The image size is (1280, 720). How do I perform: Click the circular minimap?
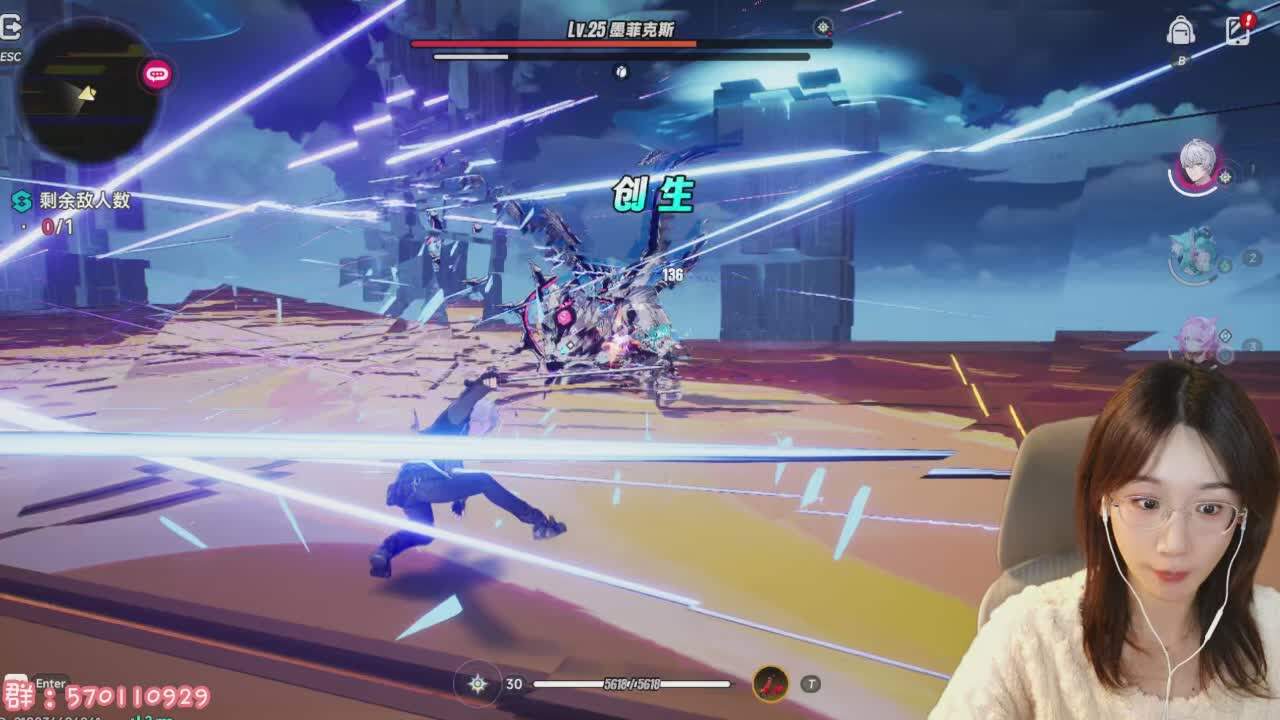(x=88, y=92)
